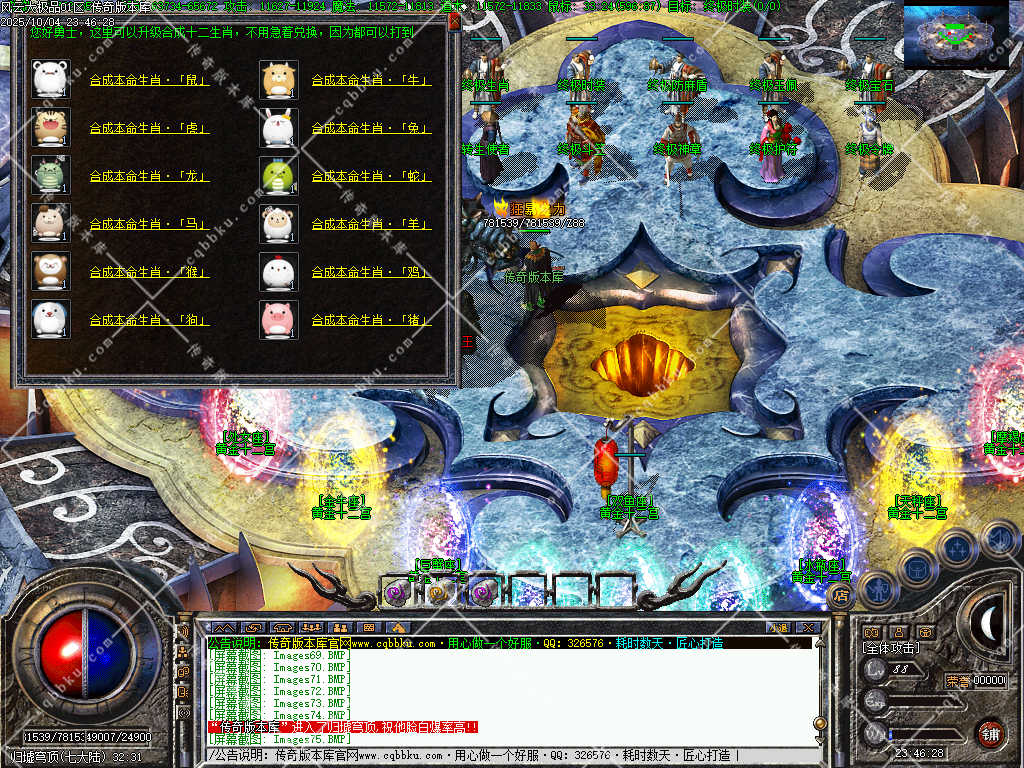The height and width of the screenshot is (768, 1024).
Task: Choose the 合成本命生肖·「鼠」 link
Action: pyautogui.click(x=150, y=80)
